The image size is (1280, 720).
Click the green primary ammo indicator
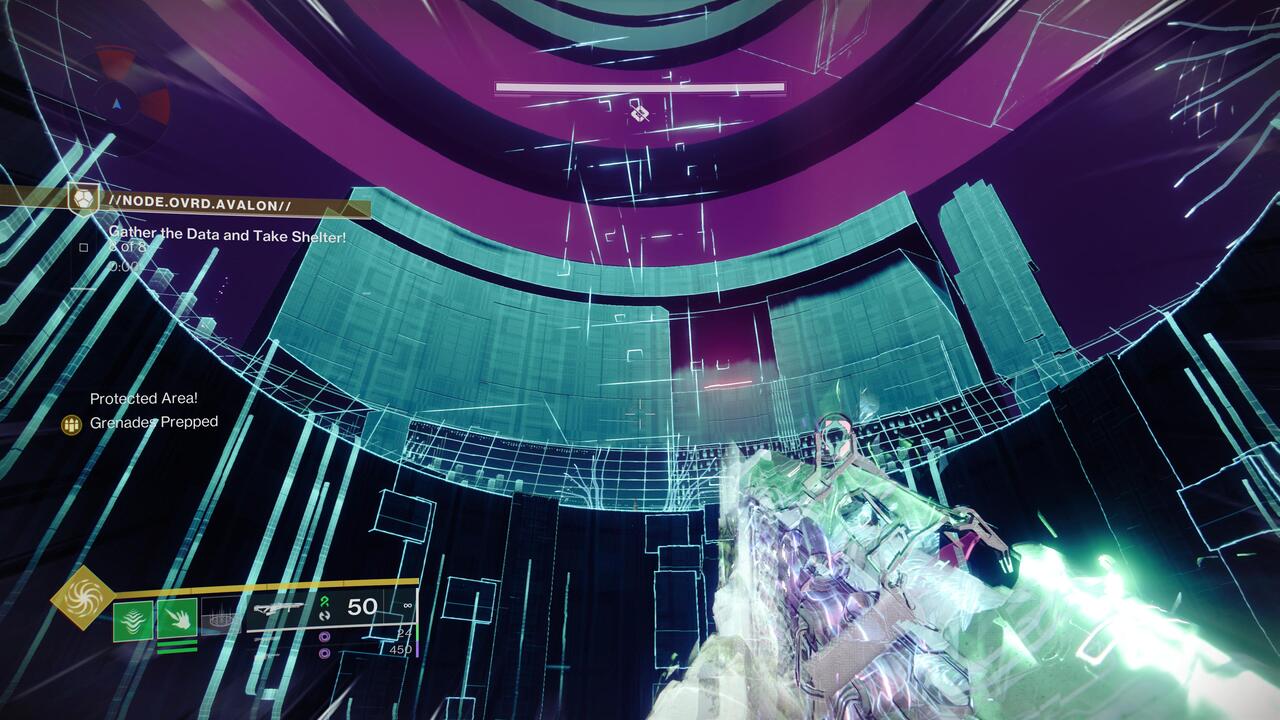tap(326, 601)
